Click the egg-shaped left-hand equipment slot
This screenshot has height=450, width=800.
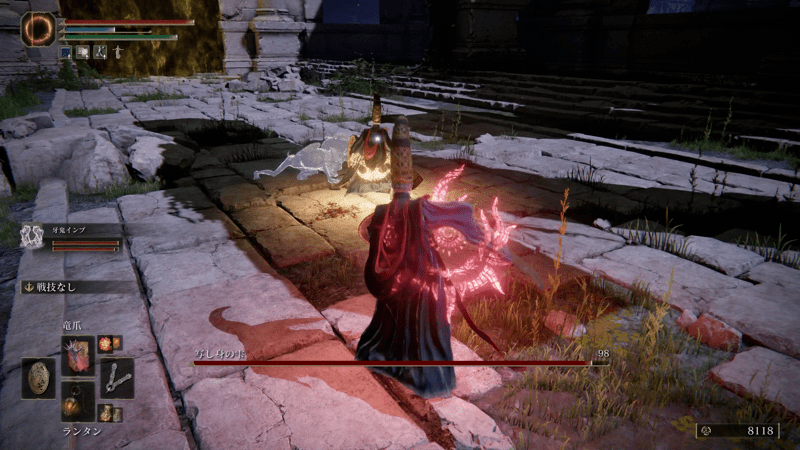coord(39,378)
